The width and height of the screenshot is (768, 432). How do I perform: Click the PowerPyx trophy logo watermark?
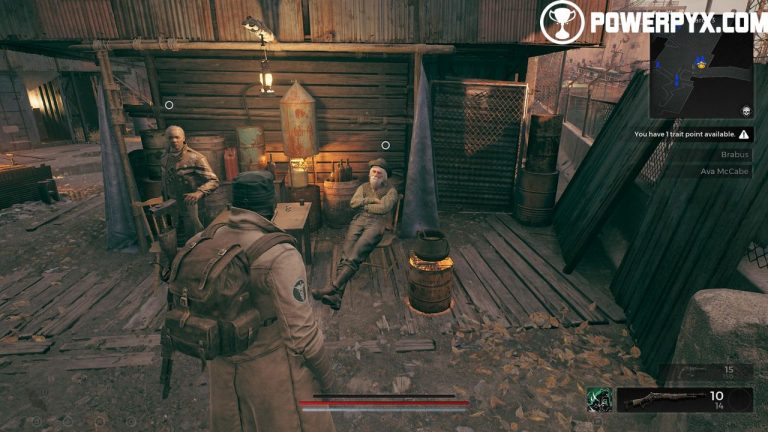point(561,21)
